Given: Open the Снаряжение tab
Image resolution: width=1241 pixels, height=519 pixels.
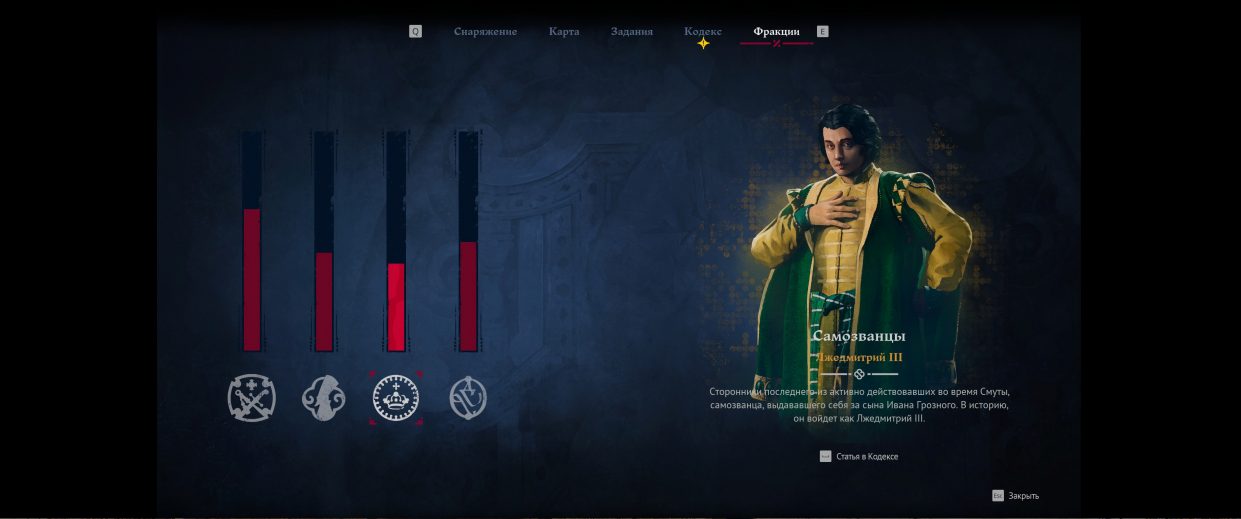Looking at the screenshot, I should click(x=485, y=32).
